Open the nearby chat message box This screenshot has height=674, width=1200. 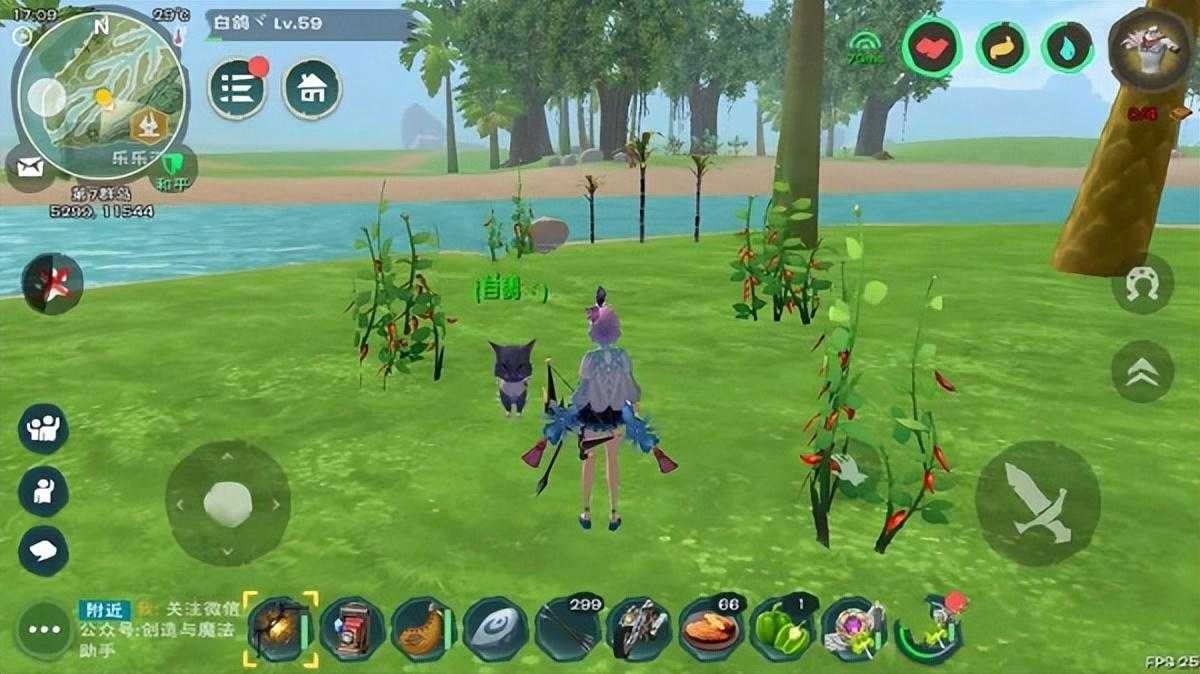[158, 629]
